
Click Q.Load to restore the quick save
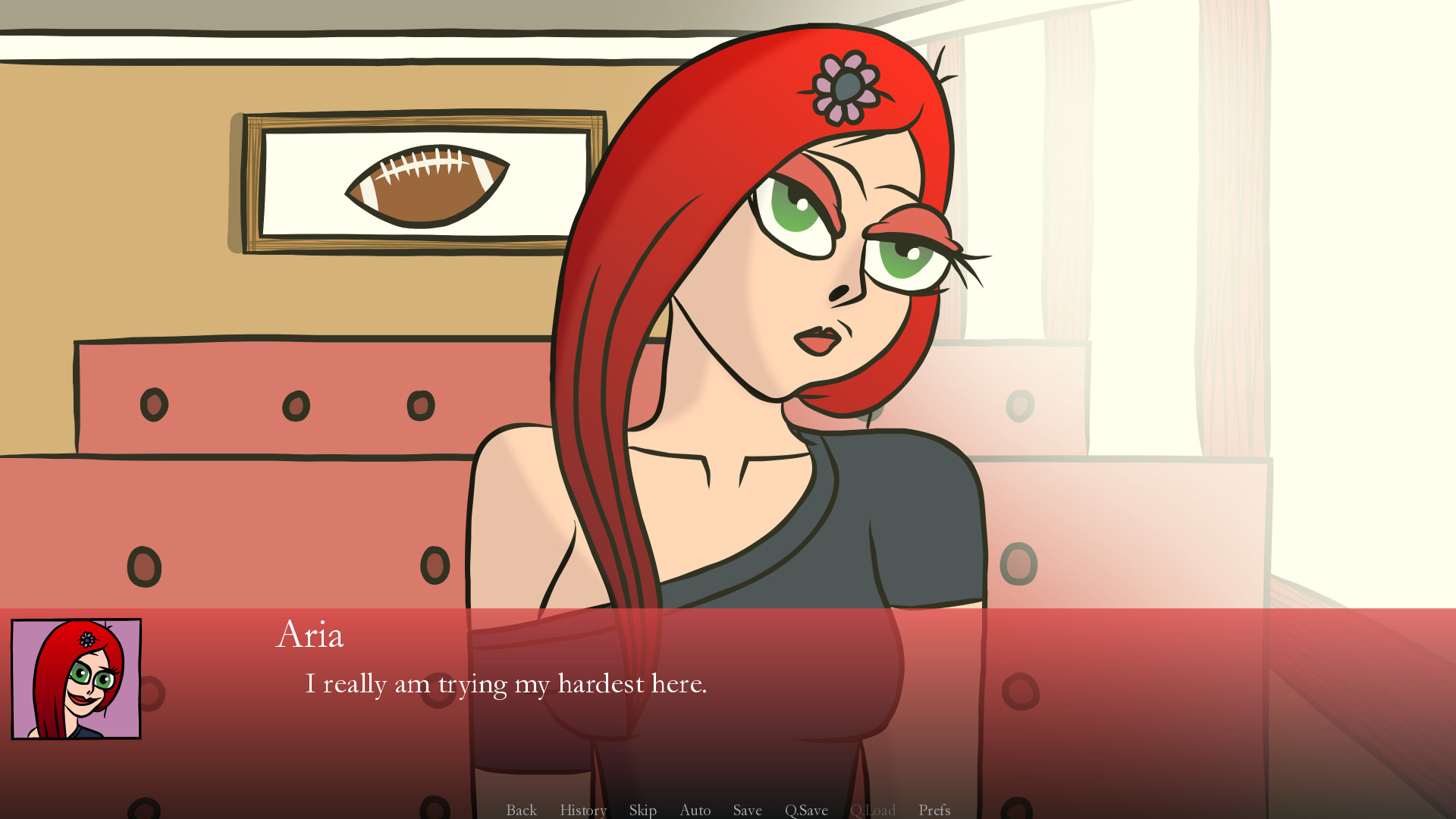(874, 810)
